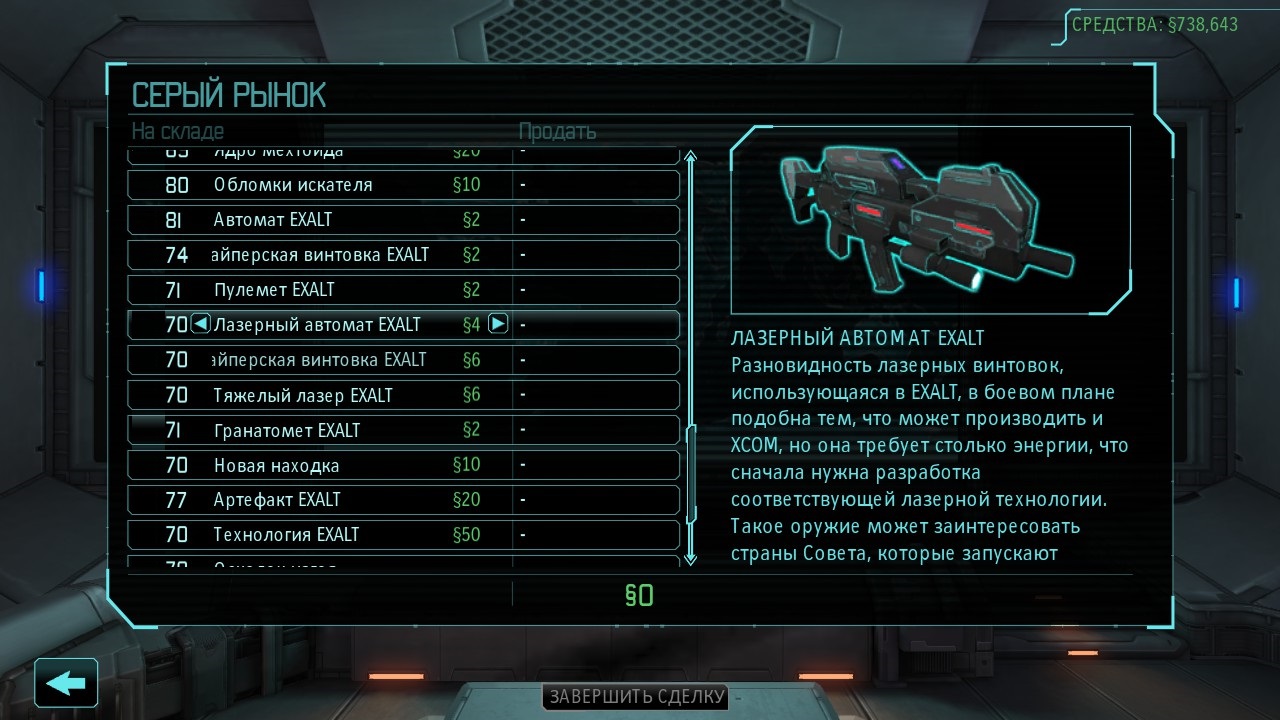Select the Автомат EXALT row
The image size is (1280, 720).
pyautogui.click(x=404, y=220)
